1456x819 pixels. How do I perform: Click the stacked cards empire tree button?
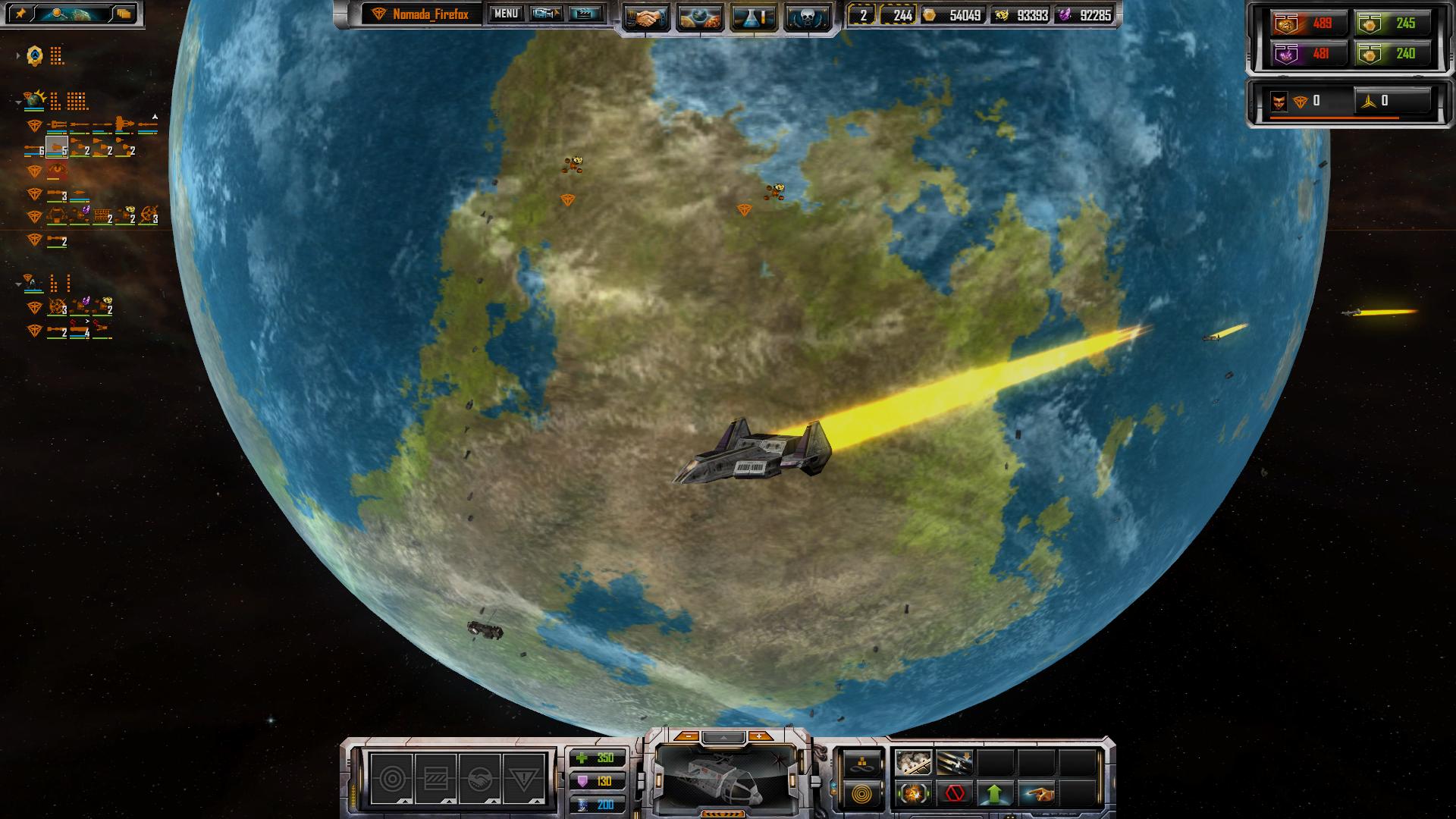point(123,14)
